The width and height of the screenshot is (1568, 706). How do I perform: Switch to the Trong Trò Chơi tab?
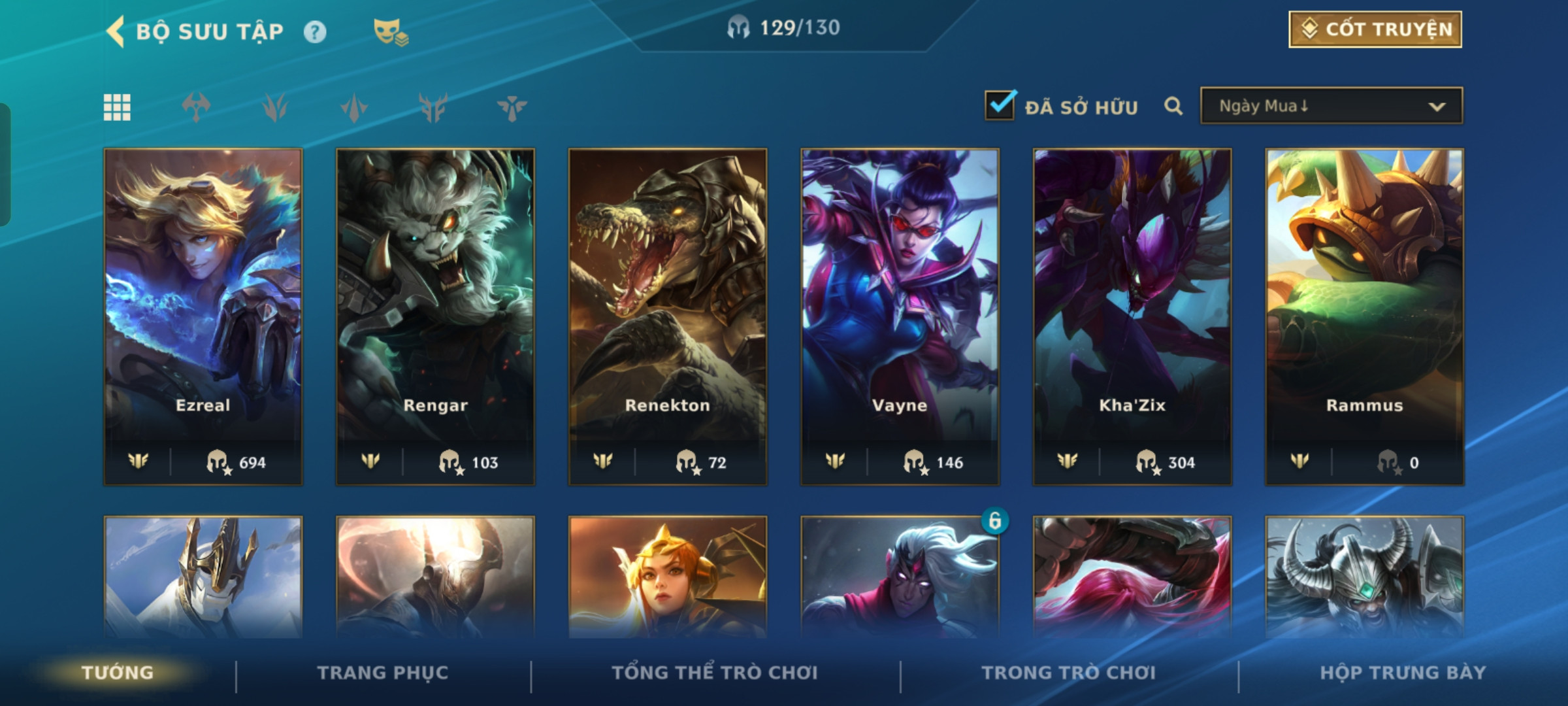tap(1069, 673)
